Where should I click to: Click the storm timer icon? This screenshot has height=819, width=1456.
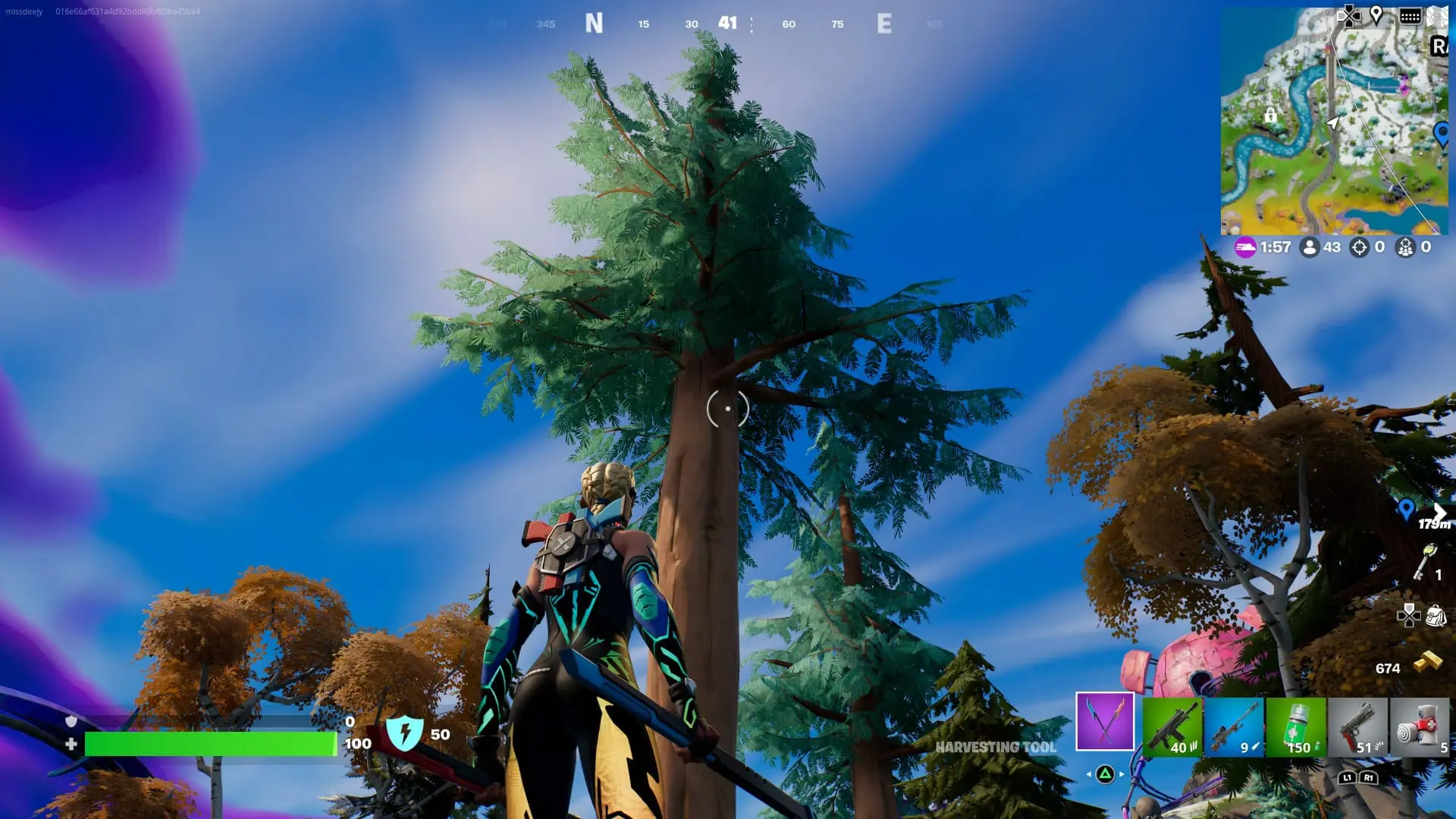(1244, 246)
